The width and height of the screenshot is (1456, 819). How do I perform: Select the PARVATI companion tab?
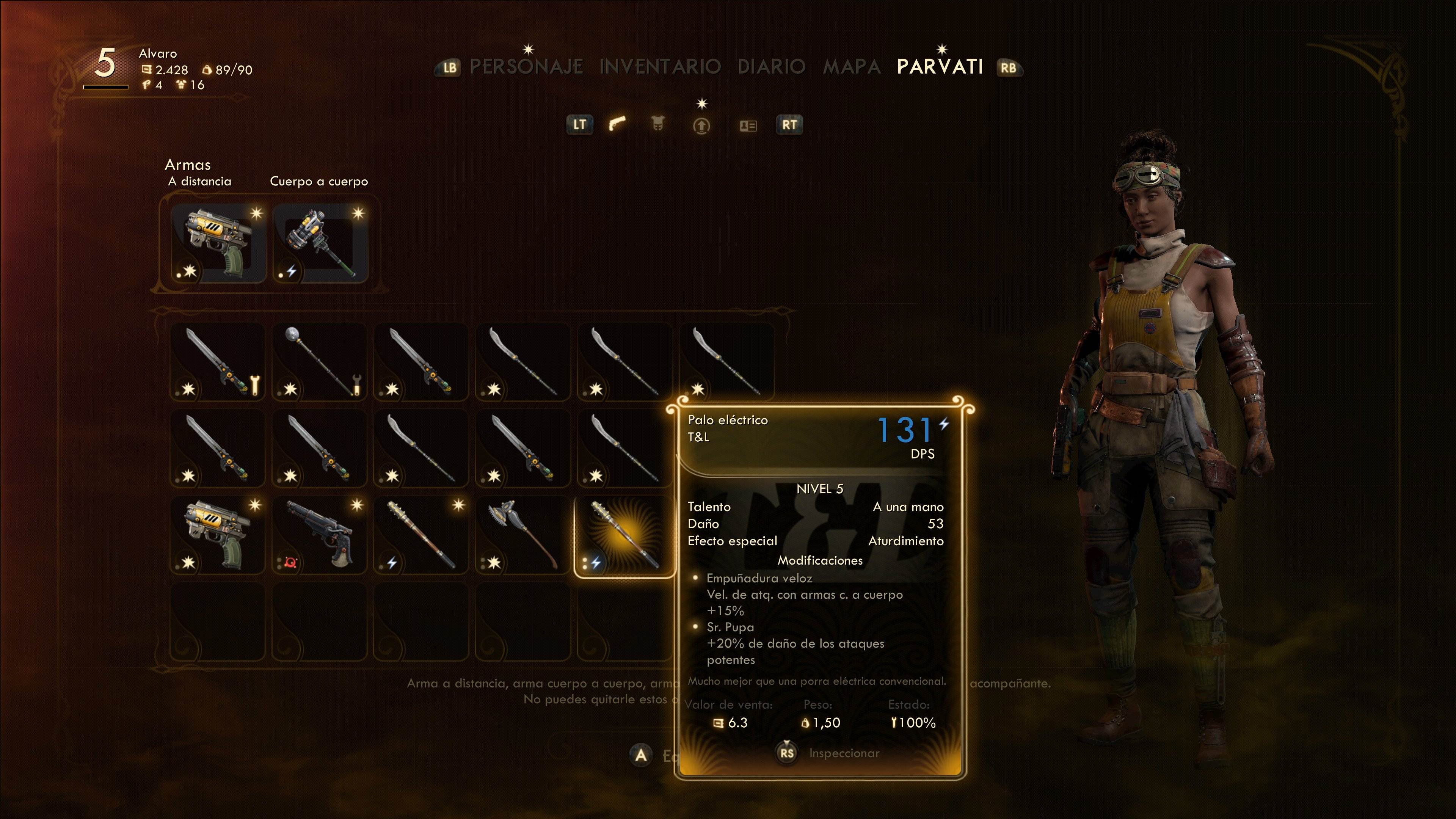coord(940,67)
